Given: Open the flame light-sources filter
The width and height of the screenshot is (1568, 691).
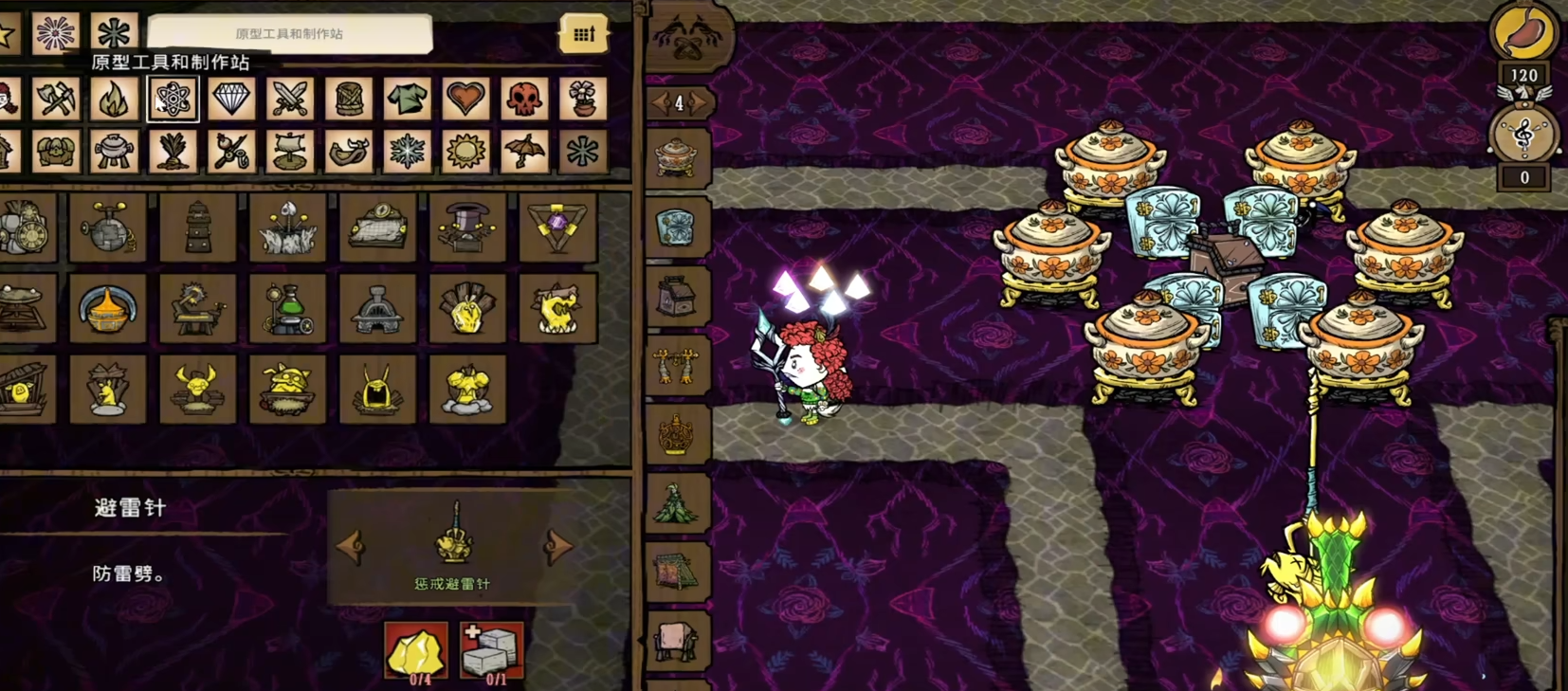Looking at the screenshot, I should click(x=114, y=99).
